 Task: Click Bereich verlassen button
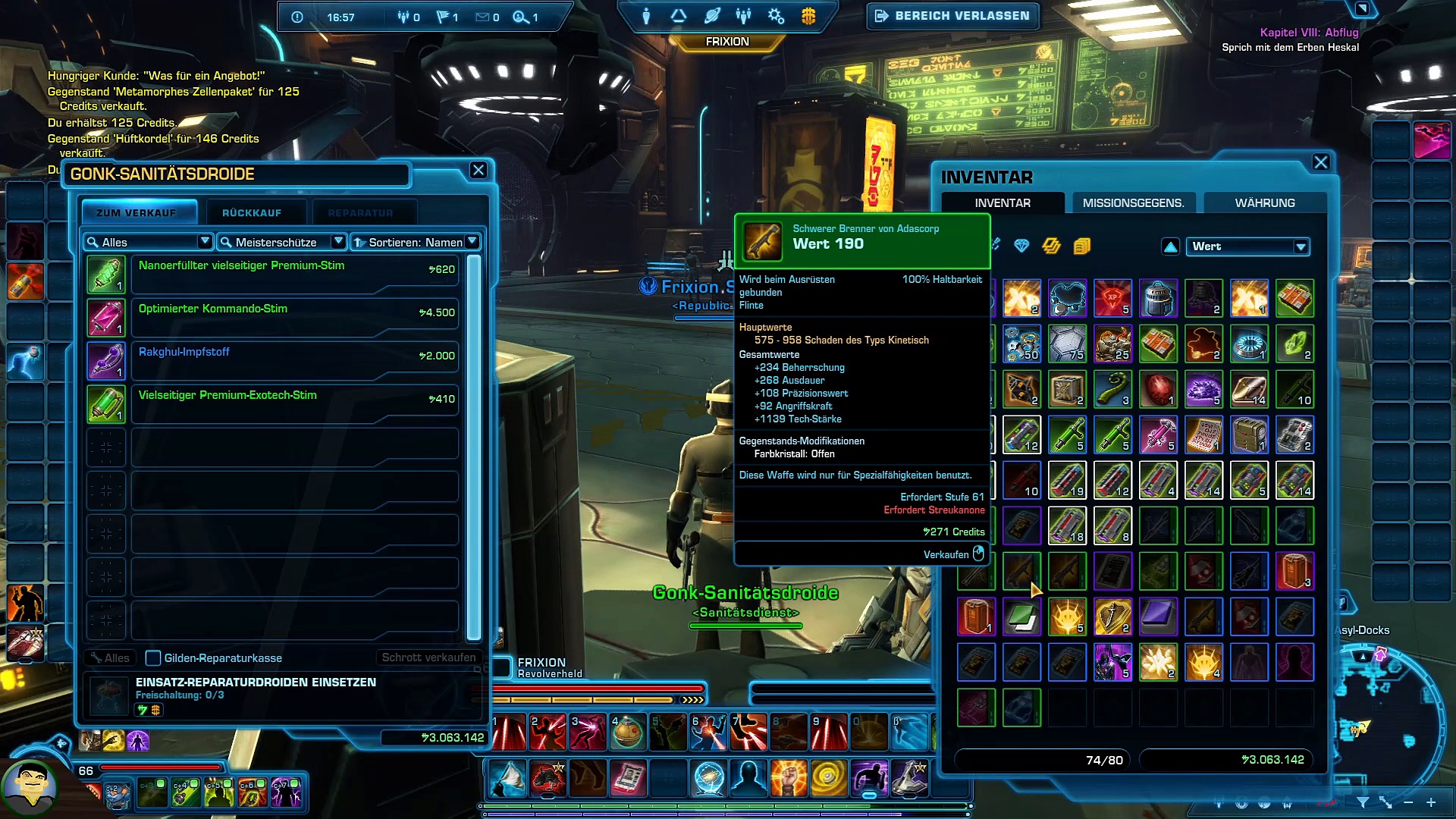953,16
